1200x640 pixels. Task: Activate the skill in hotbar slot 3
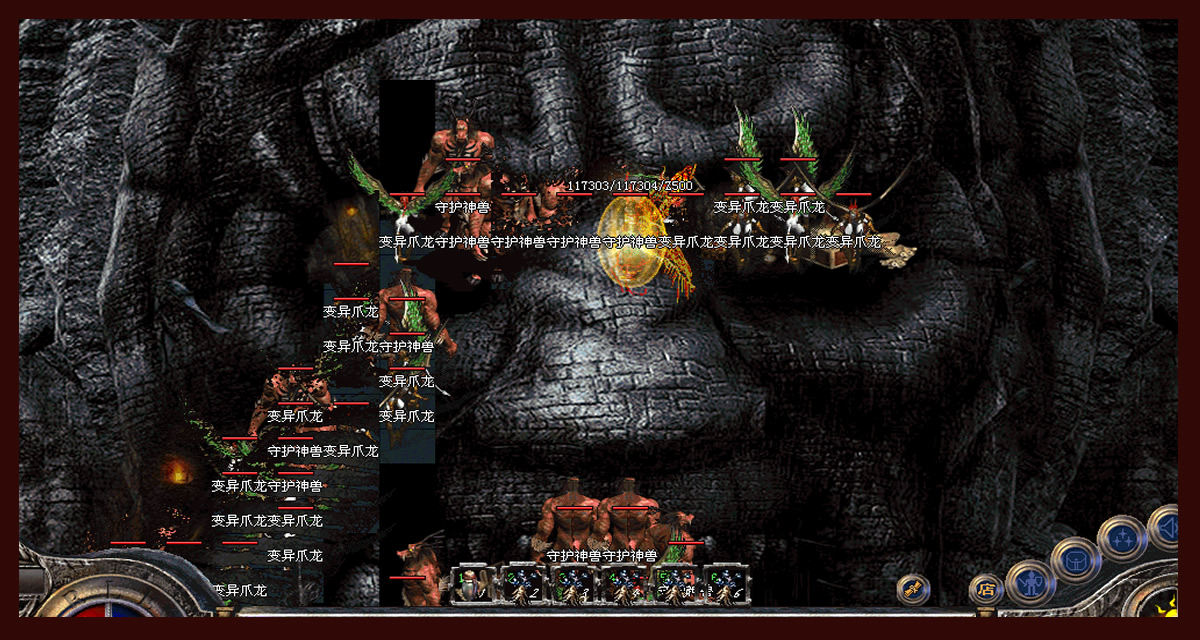pyautogui.click(x=575, y=584)
